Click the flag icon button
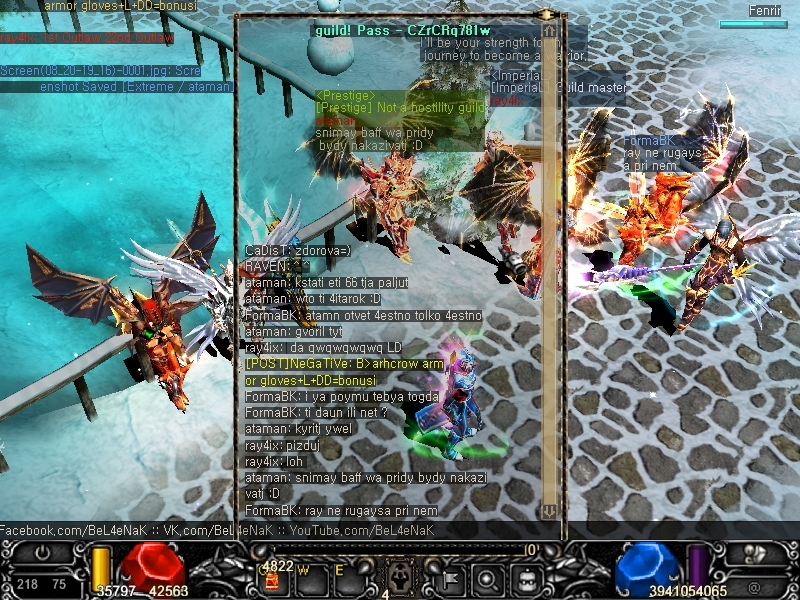800x600 pixels. click(x=449, y=578)
